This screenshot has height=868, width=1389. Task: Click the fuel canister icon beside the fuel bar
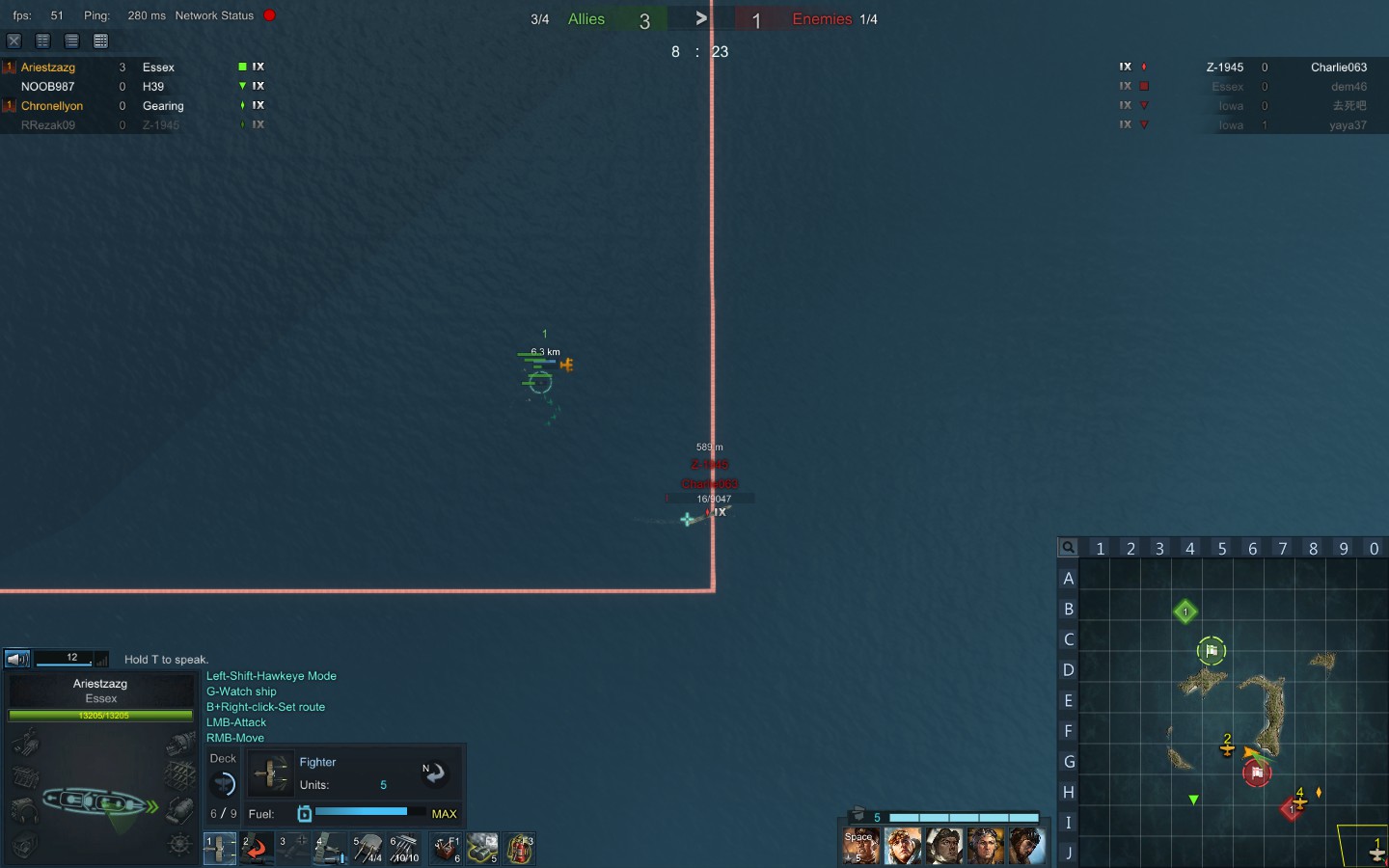tap(303, 814)
